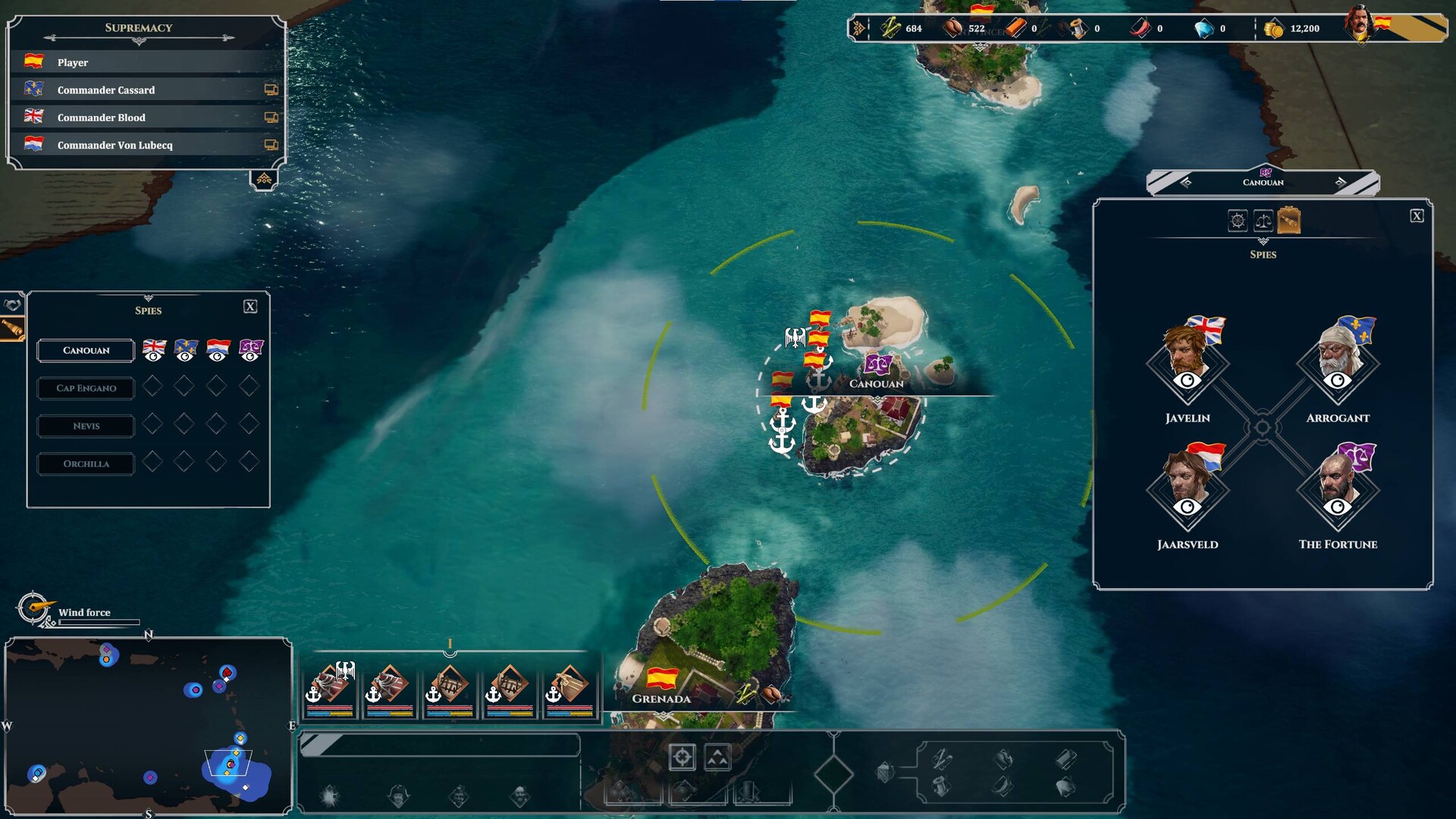
Task: Select Commander Blood in the Supremacy list
Action: coord(102,118)
